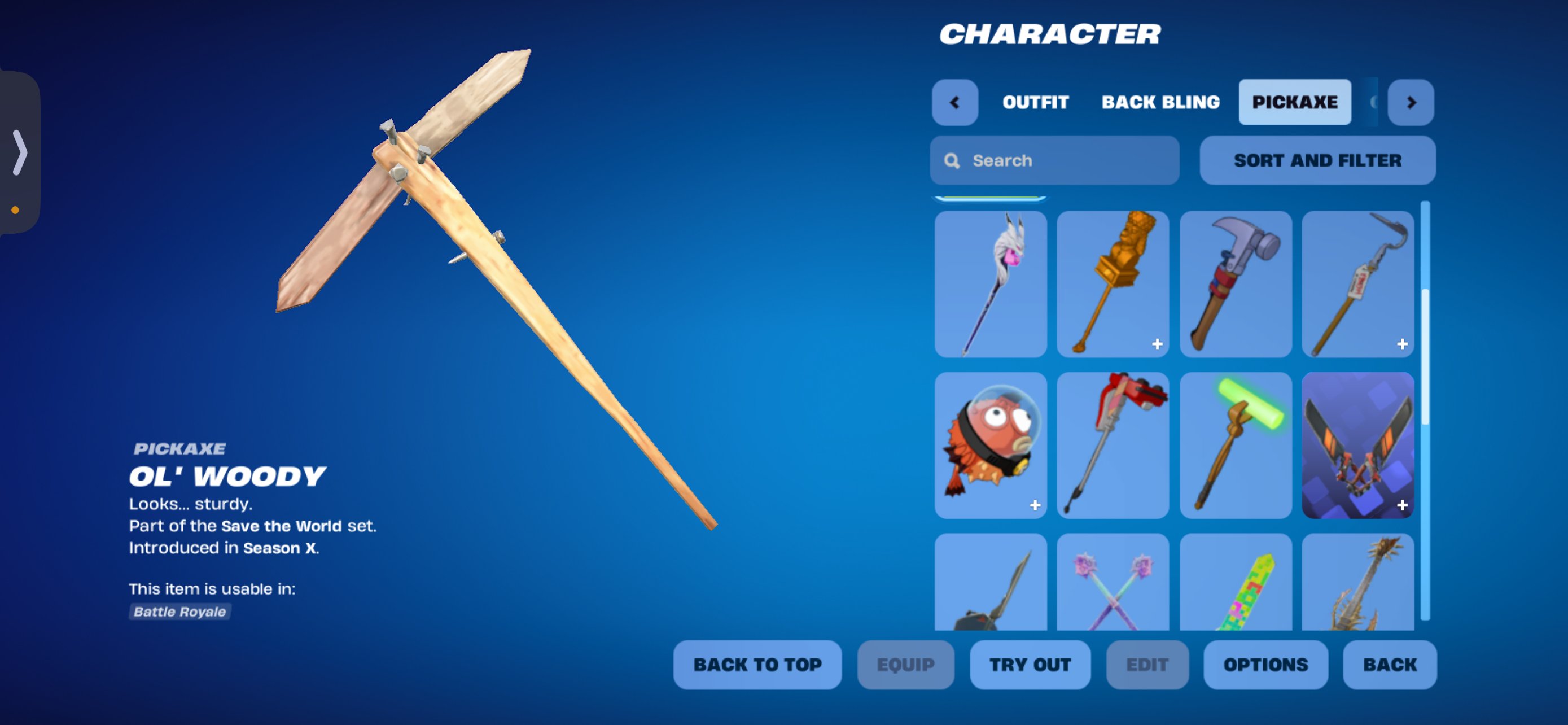1568x725 pixels.
Task: Open Sort and Filter options
Action: click(x=1317, y=160)
